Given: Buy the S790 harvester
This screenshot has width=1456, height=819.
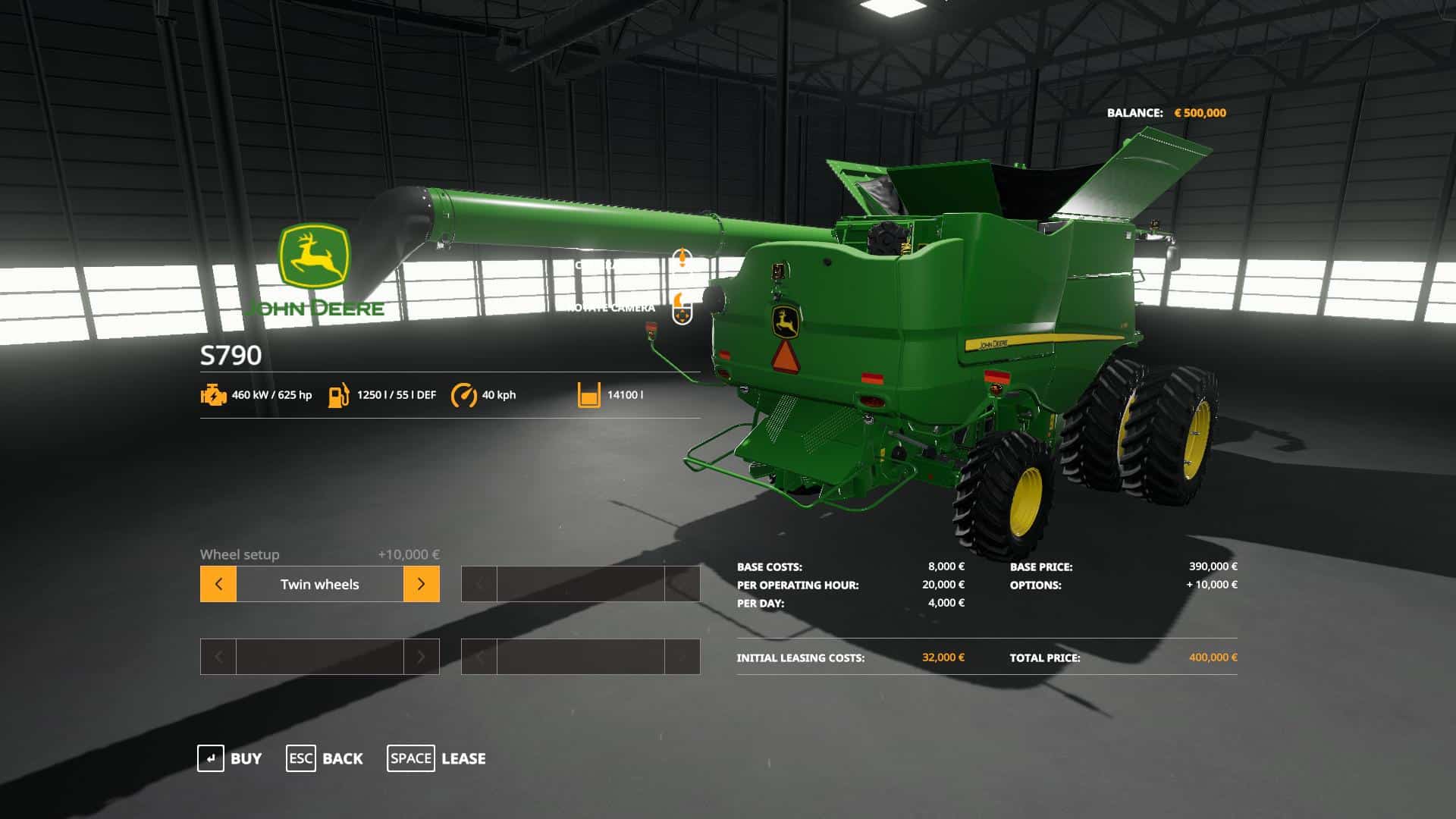Looking at the screenshot, I should point(230,758).
